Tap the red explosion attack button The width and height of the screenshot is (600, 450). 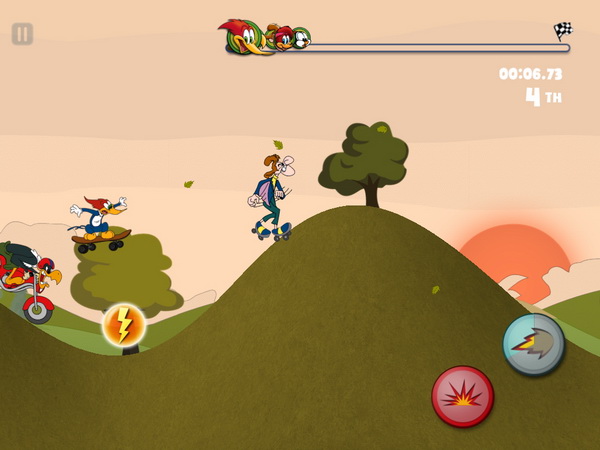click(462, 396)
